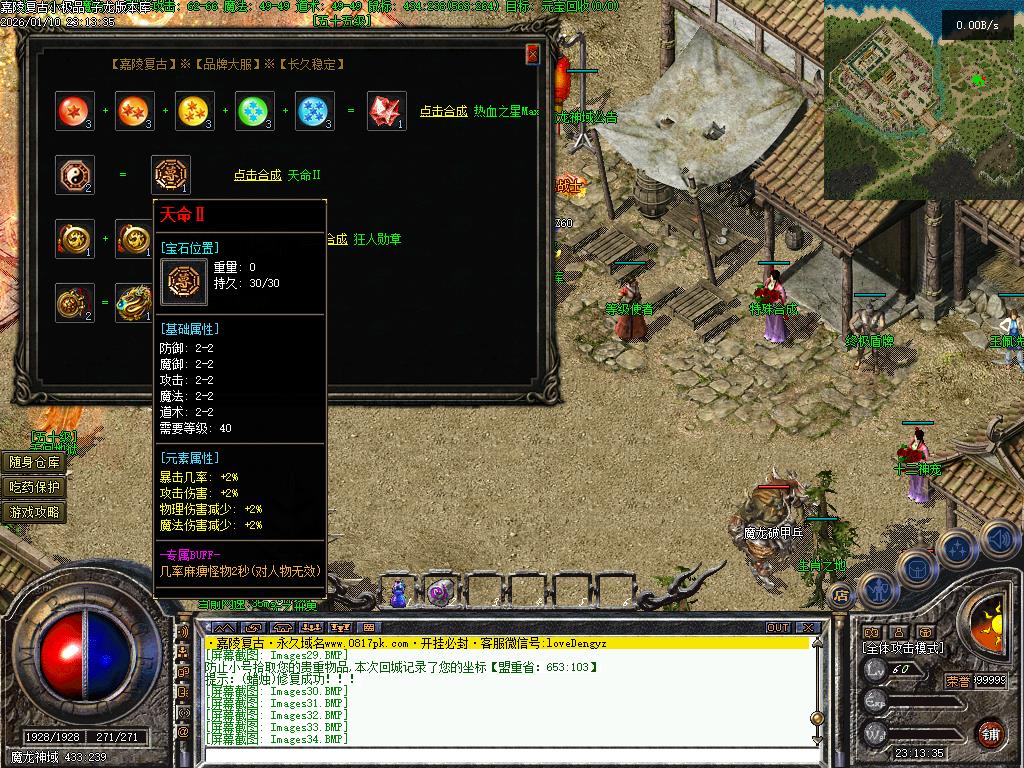Open the skills sparkle round button
This screenshot has height=768, width=1024.
(x=957, y=547)
